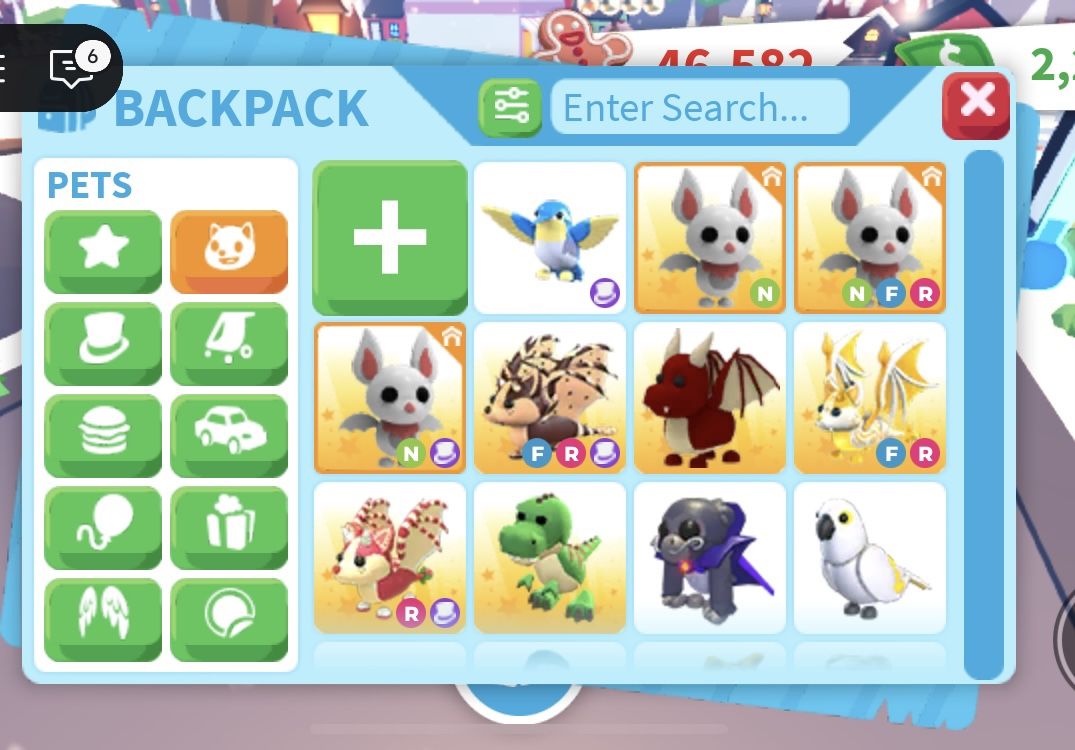Open the balloon toys category
The height and width of the screenshot is (750, 1075).
tap(103, 526)
